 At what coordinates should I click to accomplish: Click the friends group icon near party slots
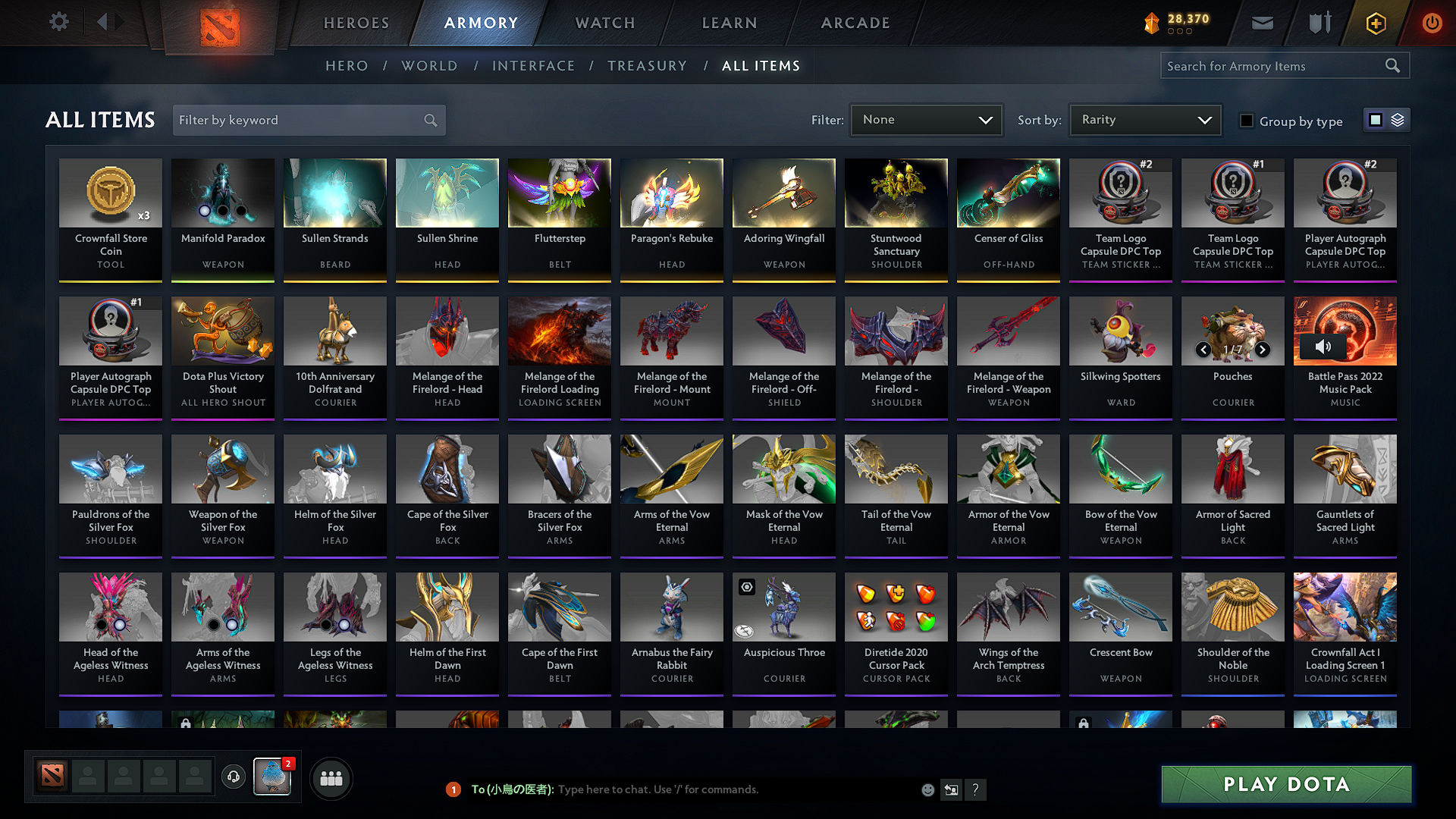pos(331,777)
